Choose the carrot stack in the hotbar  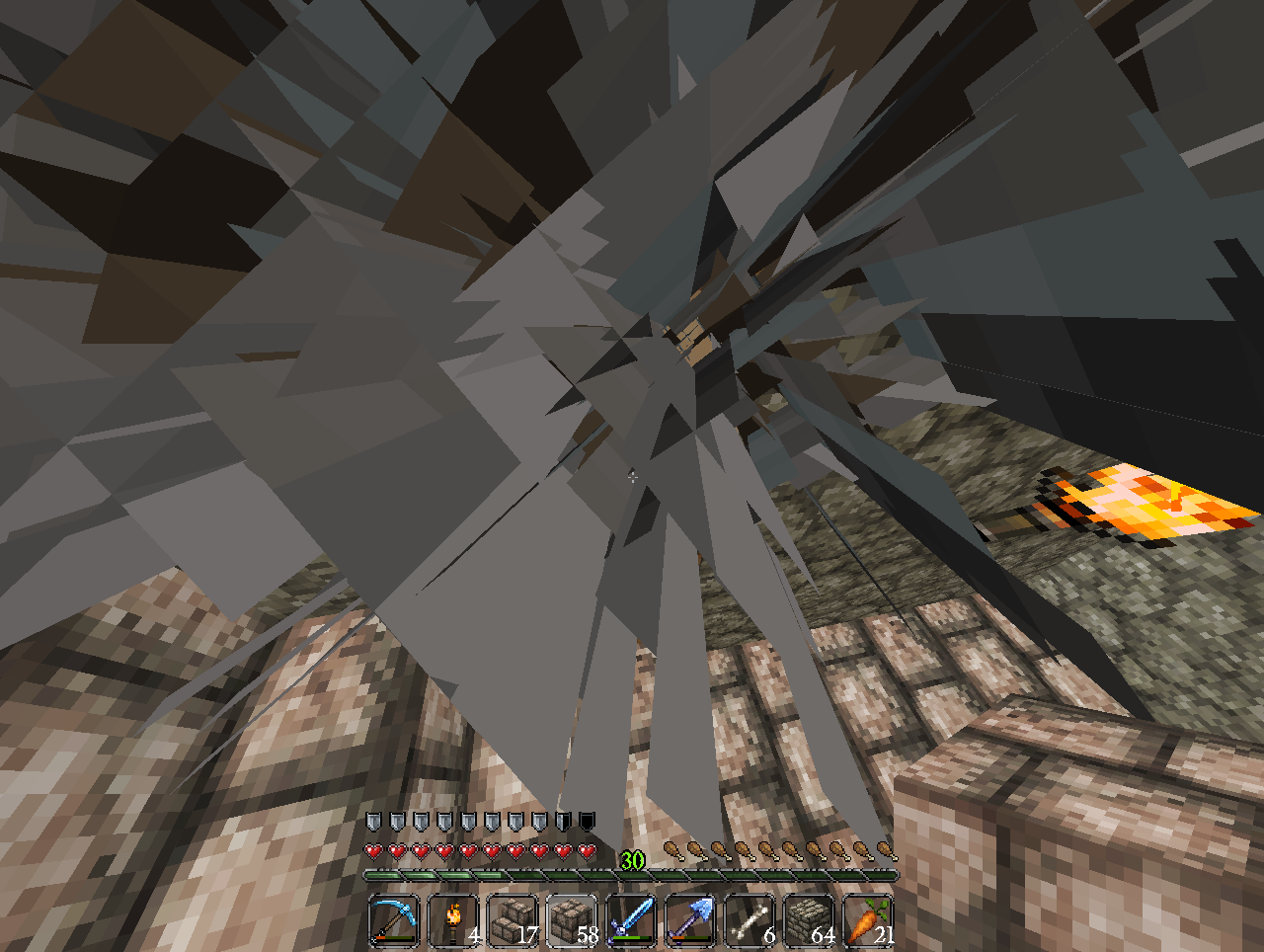click(x=867, y=920)
